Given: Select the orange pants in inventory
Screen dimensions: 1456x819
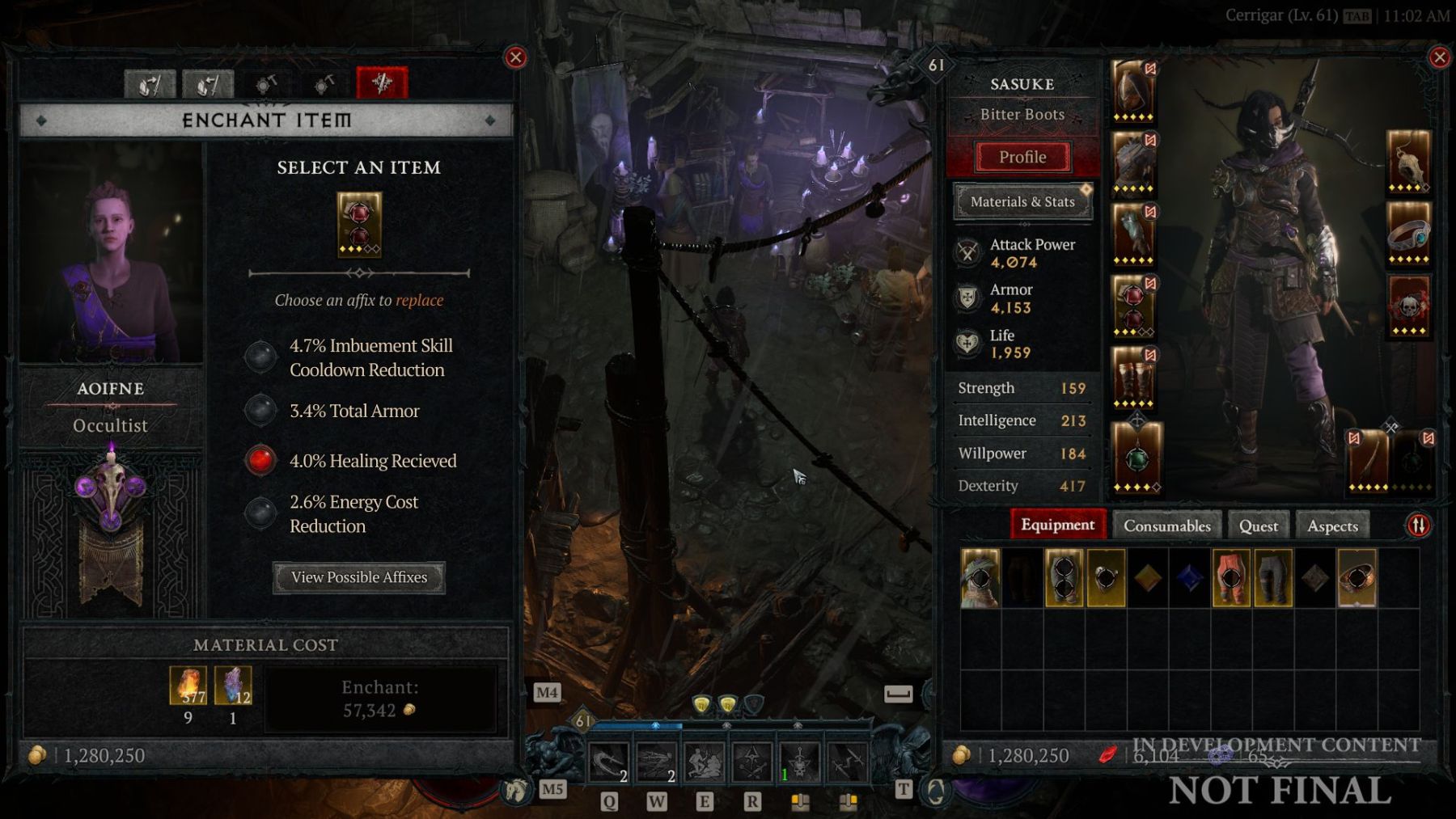Looking at the screenshot, I should click(1230, 578).
